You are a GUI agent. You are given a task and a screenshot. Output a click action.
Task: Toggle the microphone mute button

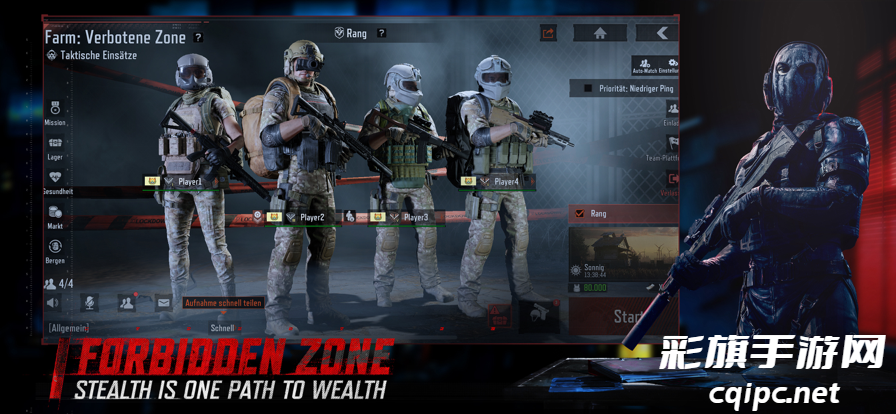[x=88, y=302]
